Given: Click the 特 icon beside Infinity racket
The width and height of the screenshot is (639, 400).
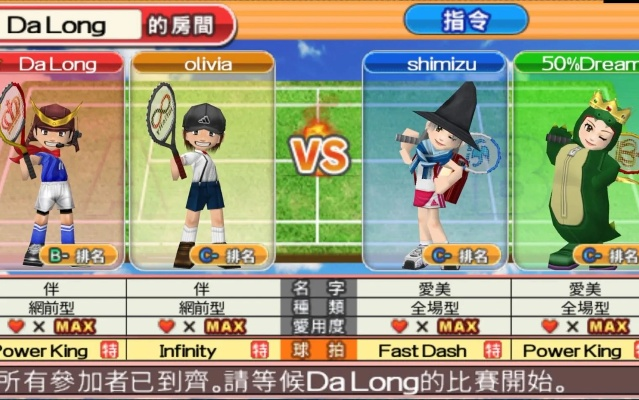Looking at the screenshot, I should tap(260, 351).
